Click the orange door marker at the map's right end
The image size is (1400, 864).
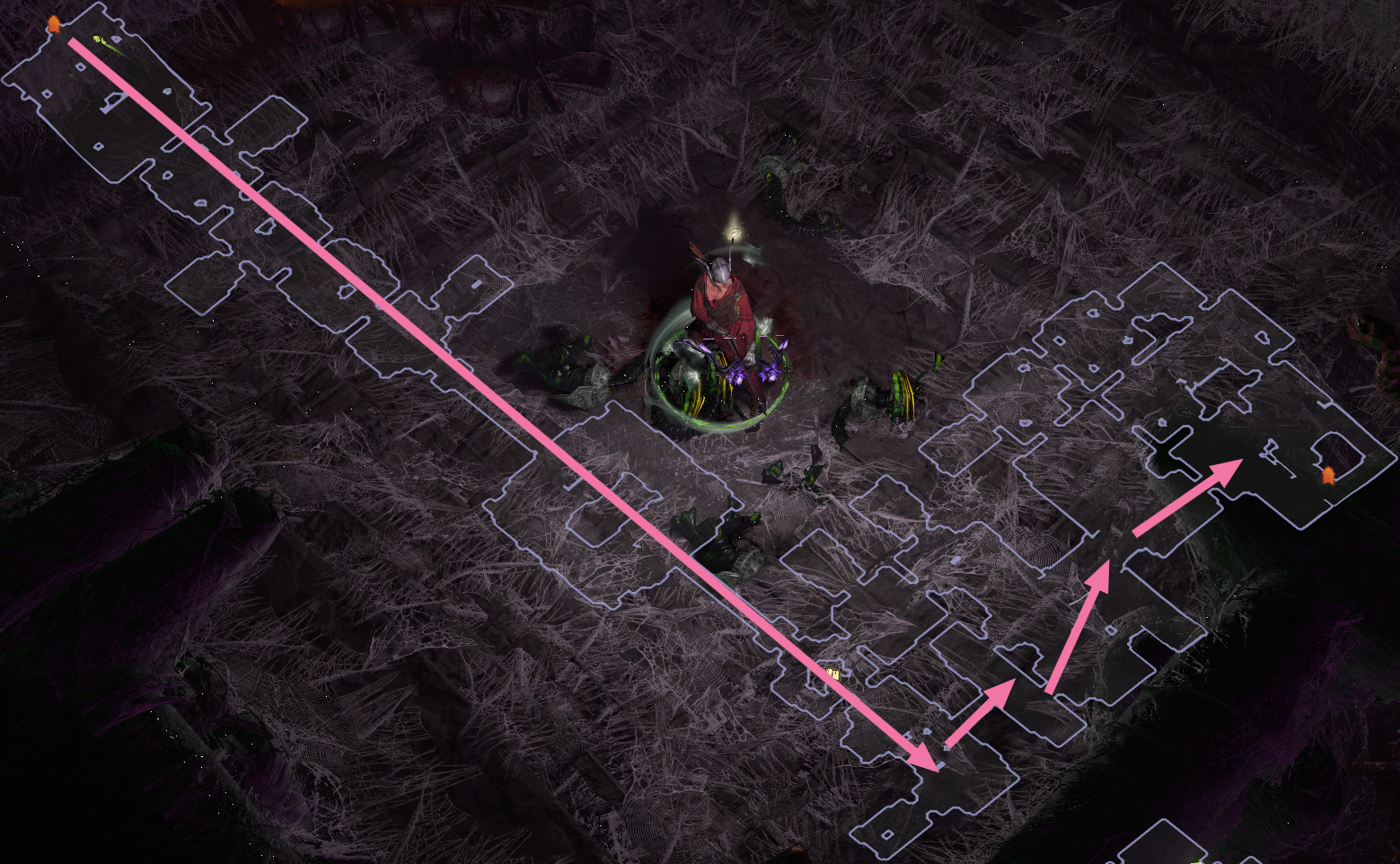click(x=1327, y=474)
